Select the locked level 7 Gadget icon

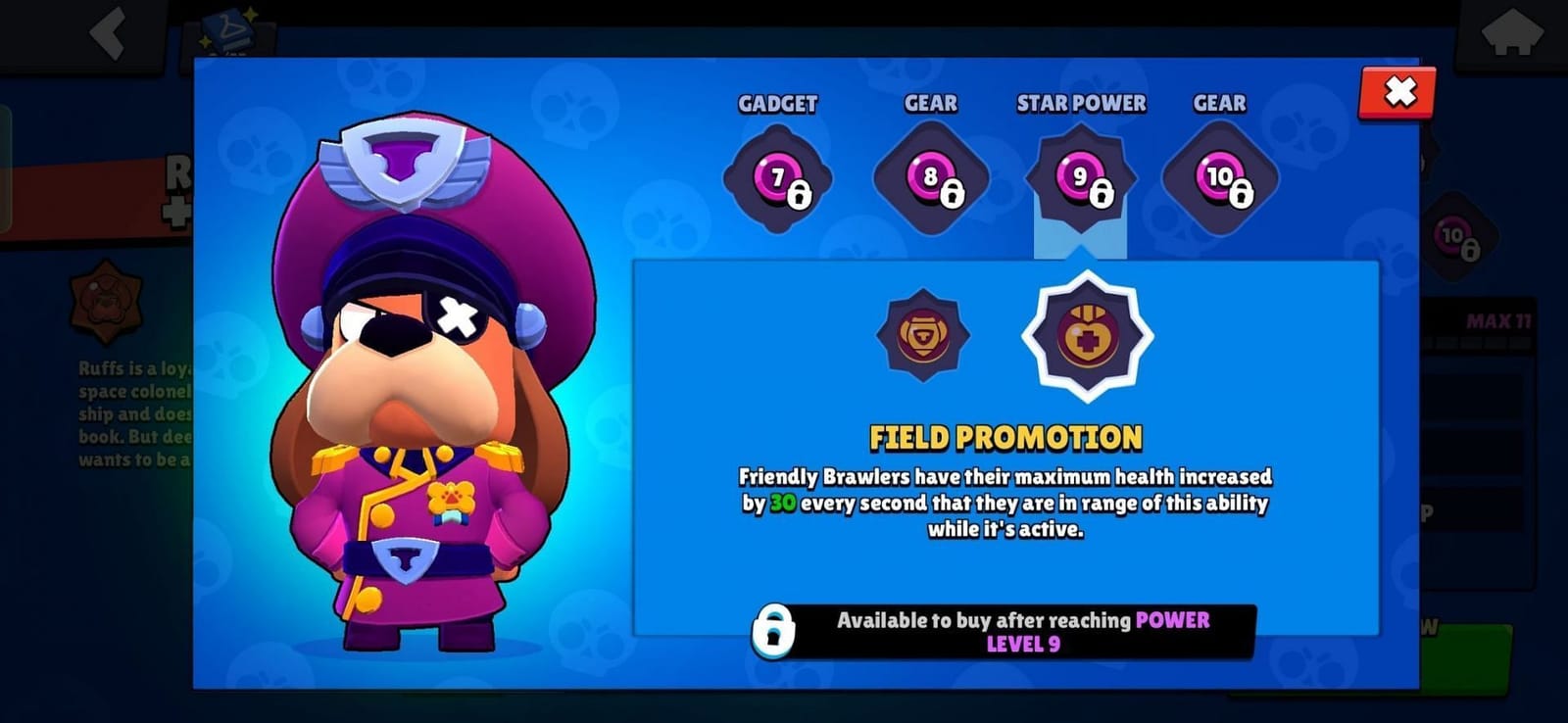click(x=777, y=179)
